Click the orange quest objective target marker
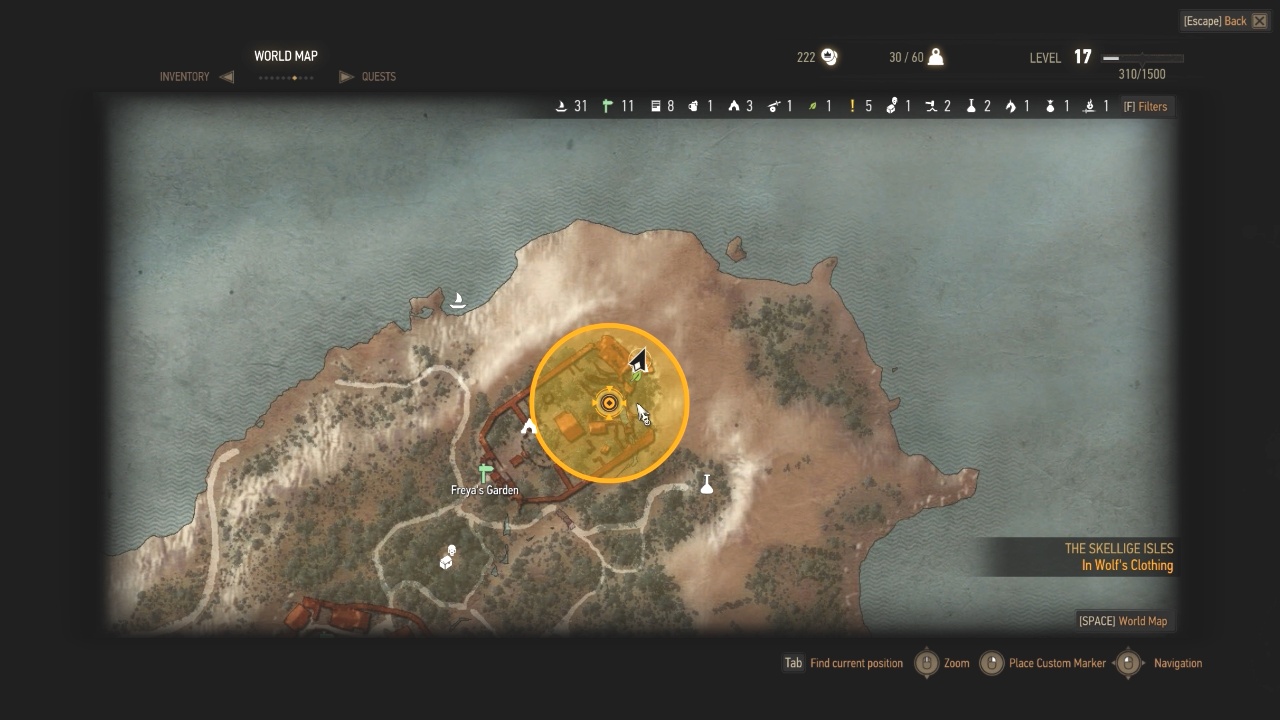 click(x=608, y=403)
